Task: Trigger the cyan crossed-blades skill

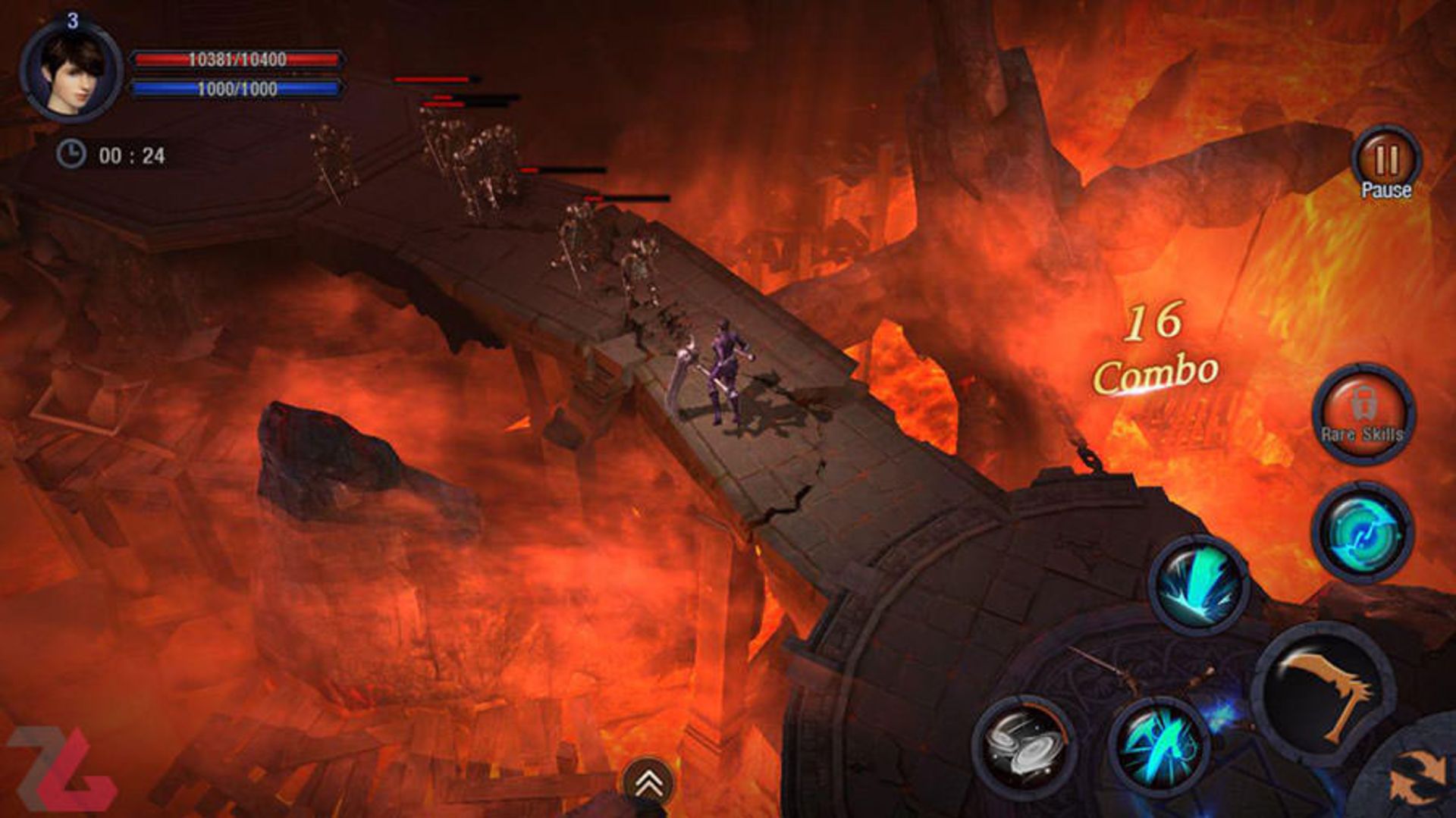Action: point(1159,745)
